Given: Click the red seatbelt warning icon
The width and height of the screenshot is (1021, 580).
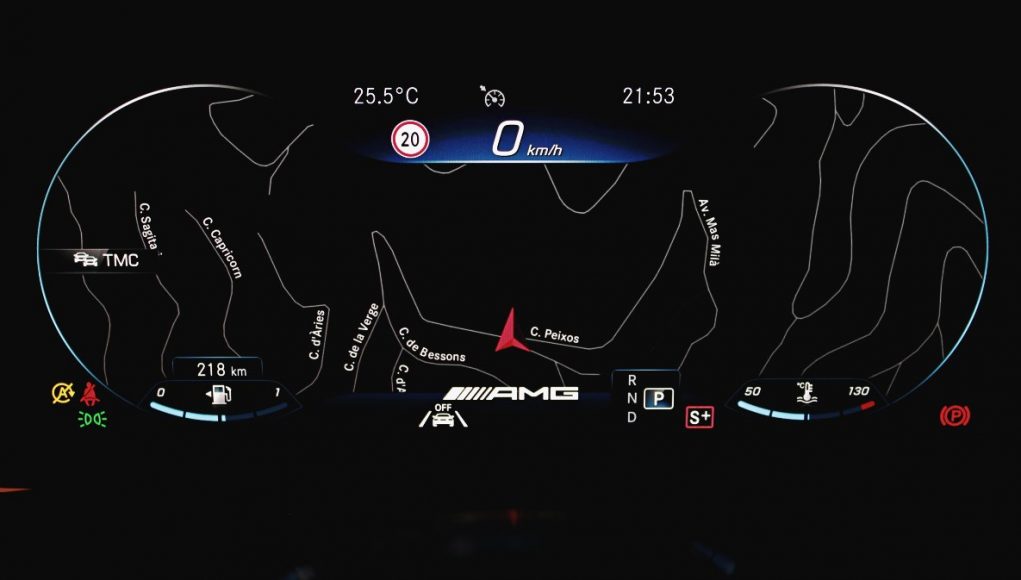Looking at the screenshot, I should pos(93,393).
